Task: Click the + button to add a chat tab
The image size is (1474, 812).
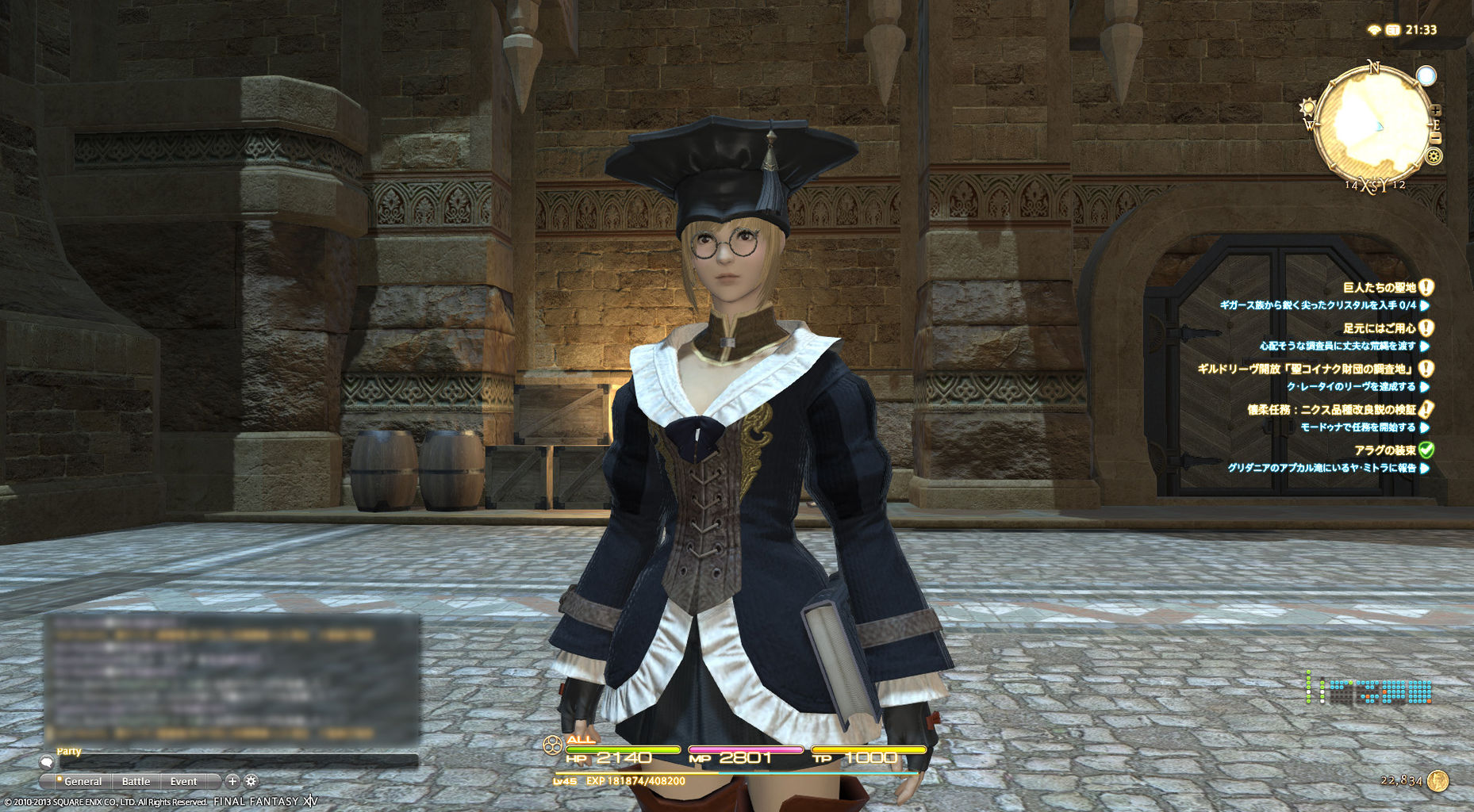Action: [232, 781]
